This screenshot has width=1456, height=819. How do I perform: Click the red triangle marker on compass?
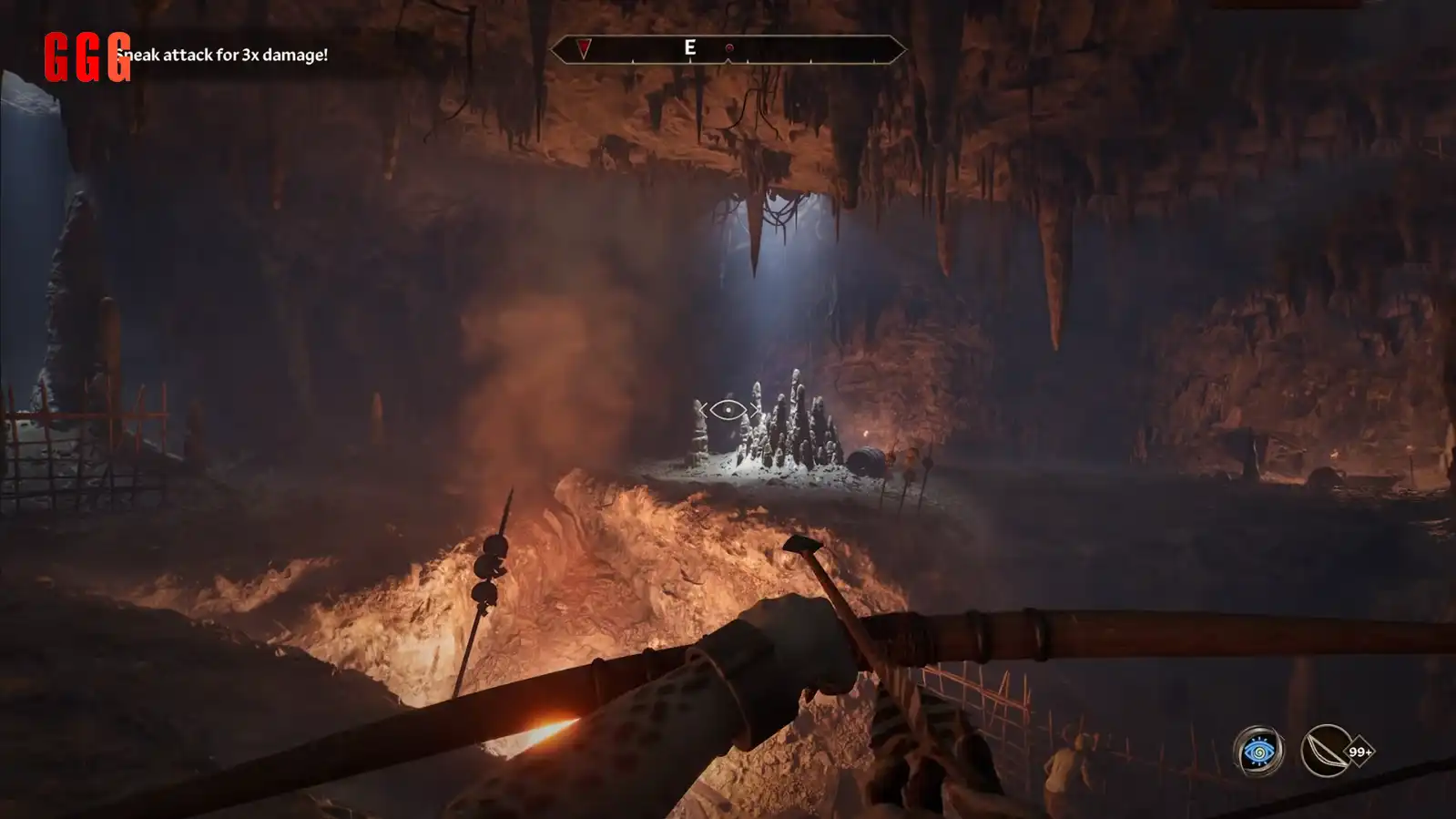[584, 48]
